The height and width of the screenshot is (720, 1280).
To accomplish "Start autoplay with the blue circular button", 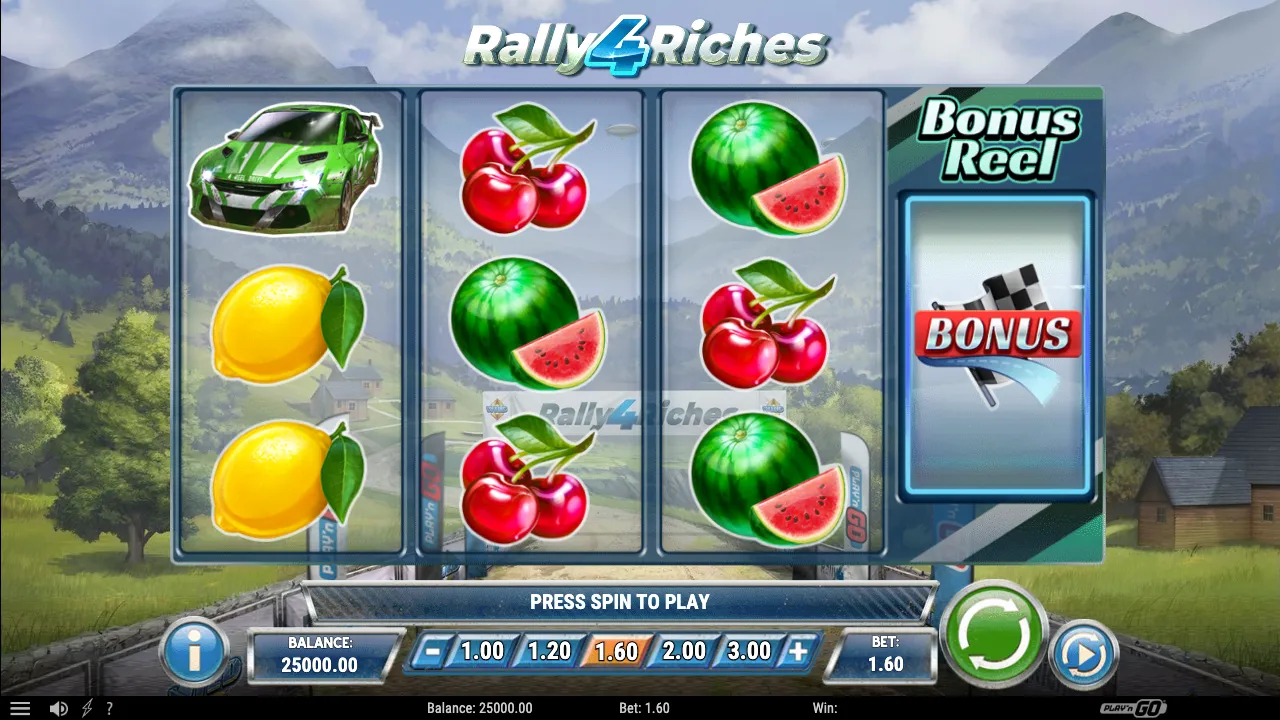I will [1084, 651].
